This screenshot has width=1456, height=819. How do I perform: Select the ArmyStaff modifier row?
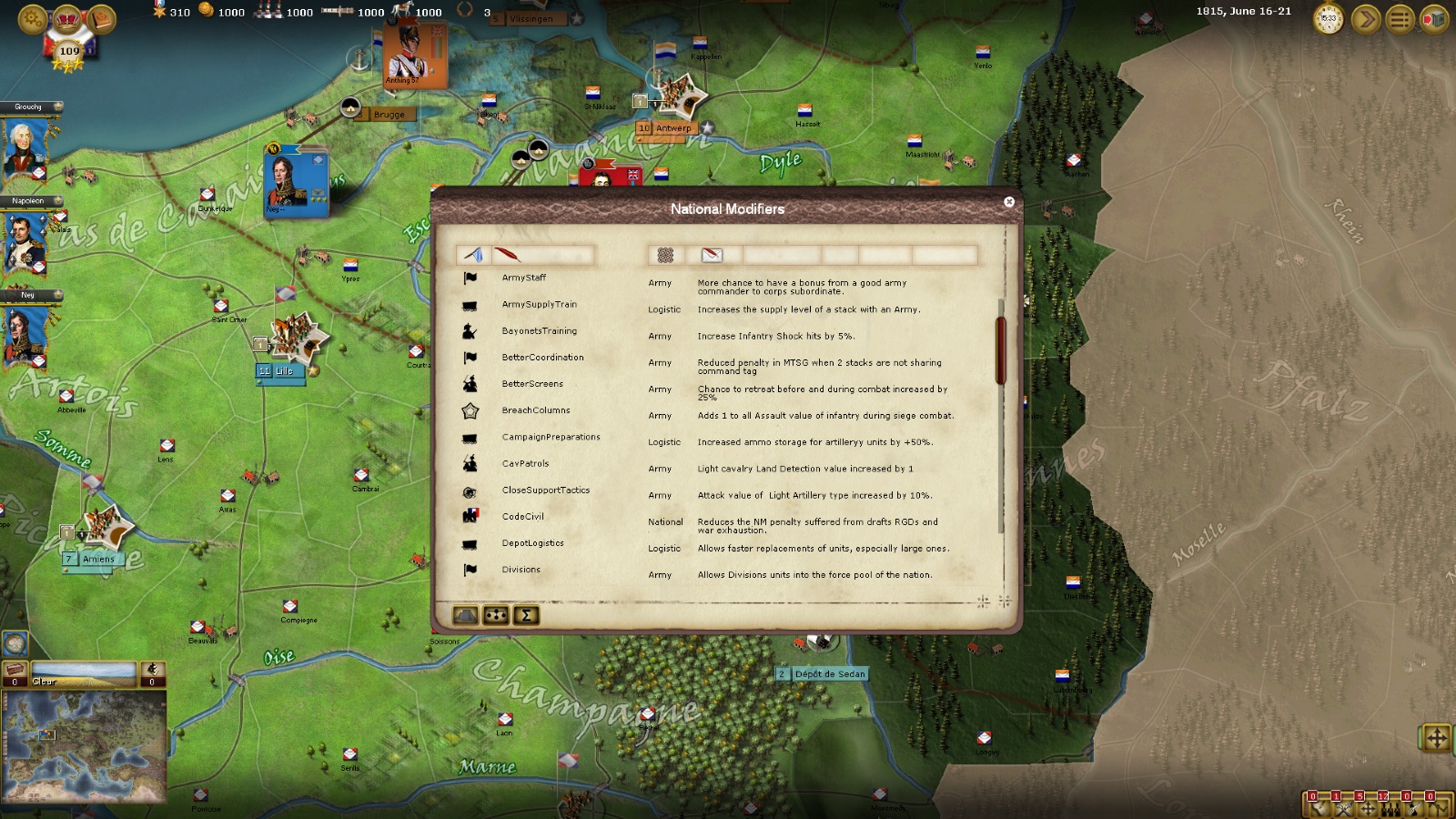click(524, 278)
